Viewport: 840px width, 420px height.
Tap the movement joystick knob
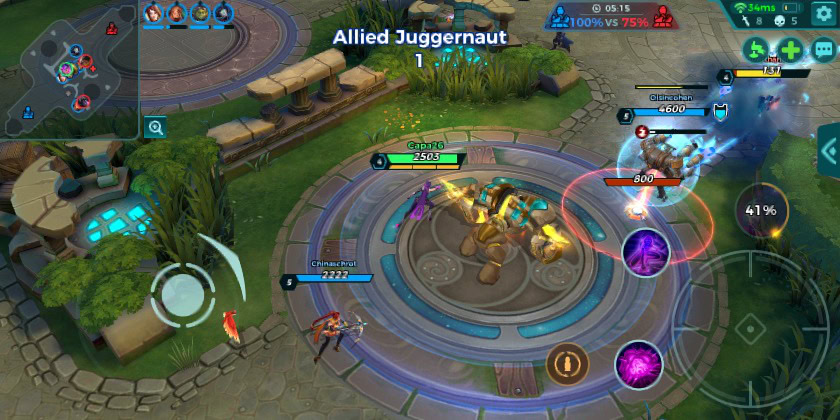(x=181, y=292)
